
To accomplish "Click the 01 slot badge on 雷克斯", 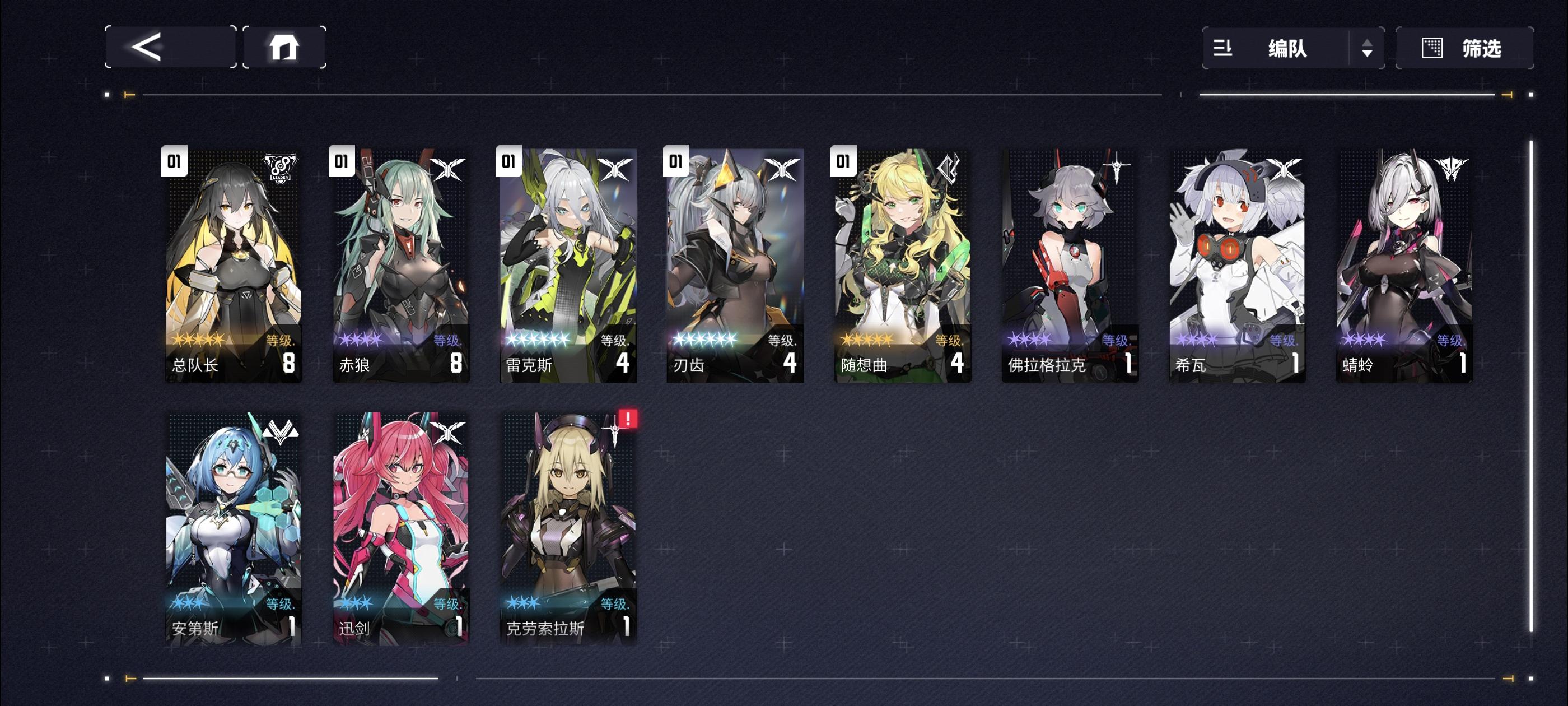I will [508, 161].
